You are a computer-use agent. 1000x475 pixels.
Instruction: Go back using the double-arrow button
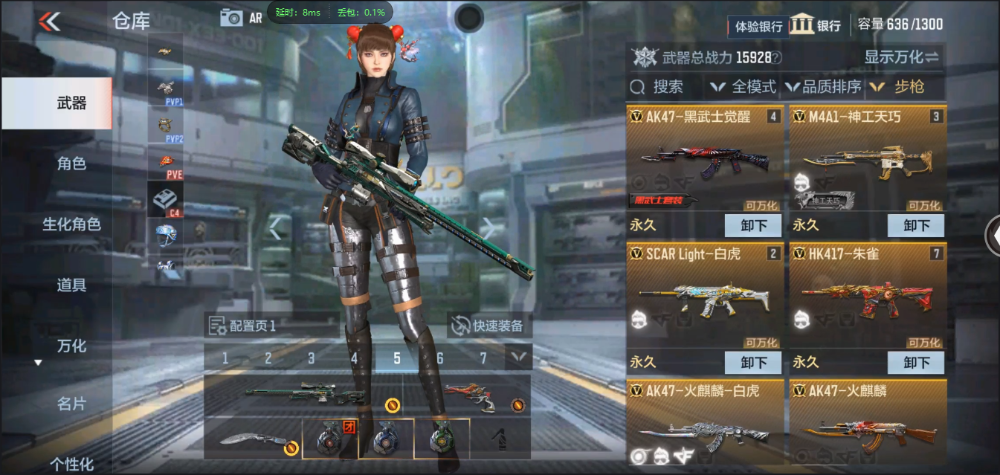48,21
